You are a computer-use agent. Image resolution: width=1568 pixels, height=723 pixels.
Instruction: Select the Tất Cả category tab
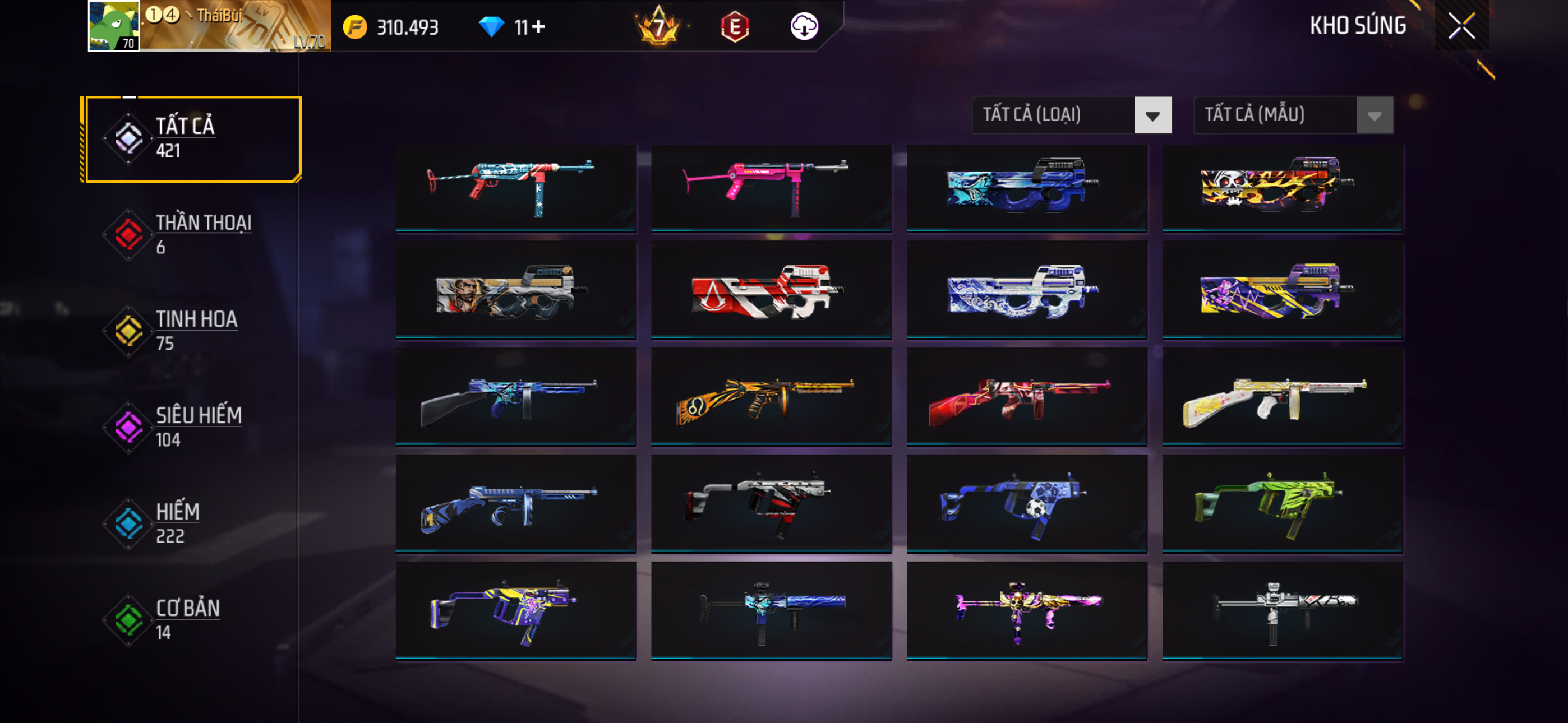click(x=192, y=139)
